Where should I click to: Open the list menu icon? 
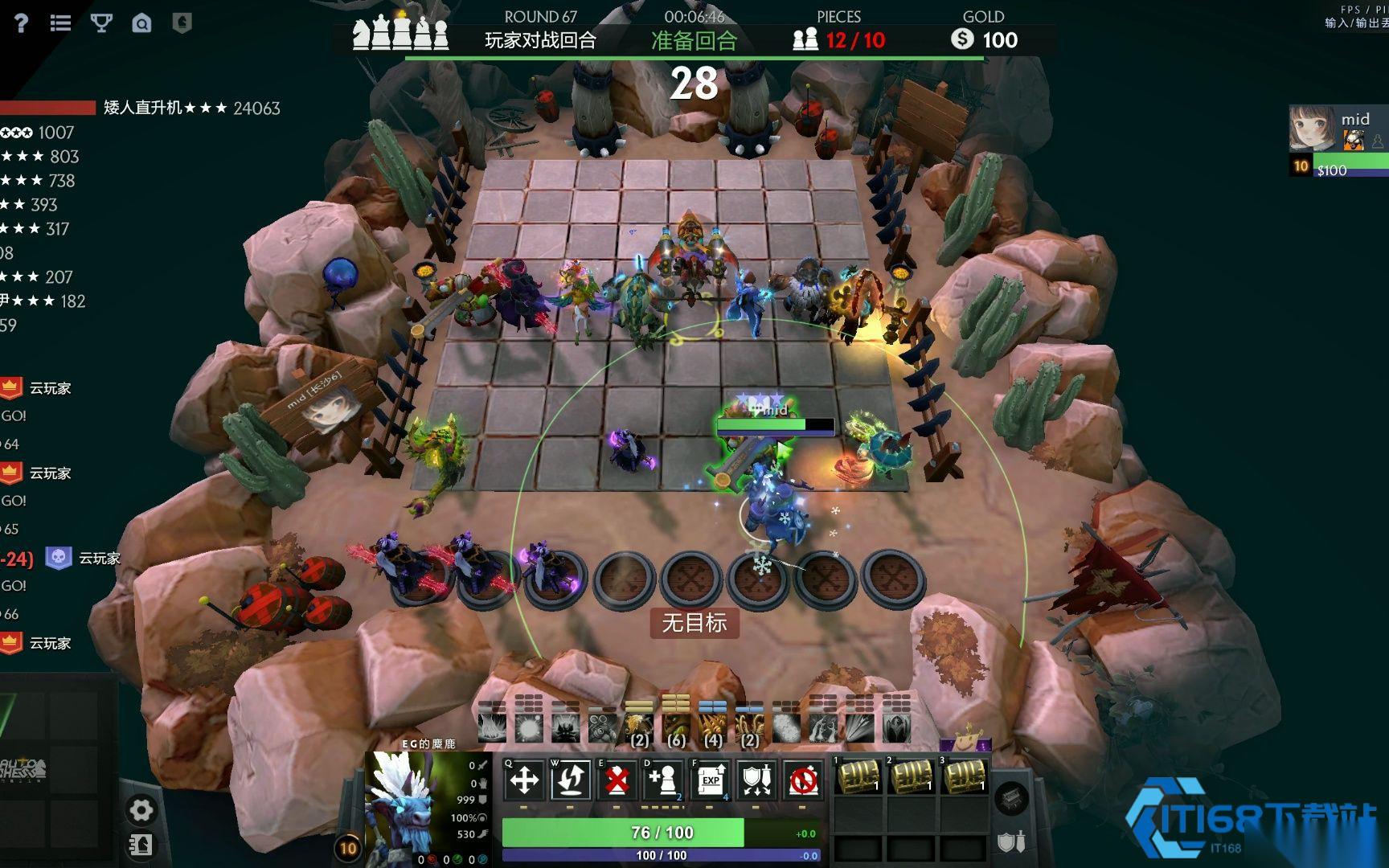pos(60,23)
